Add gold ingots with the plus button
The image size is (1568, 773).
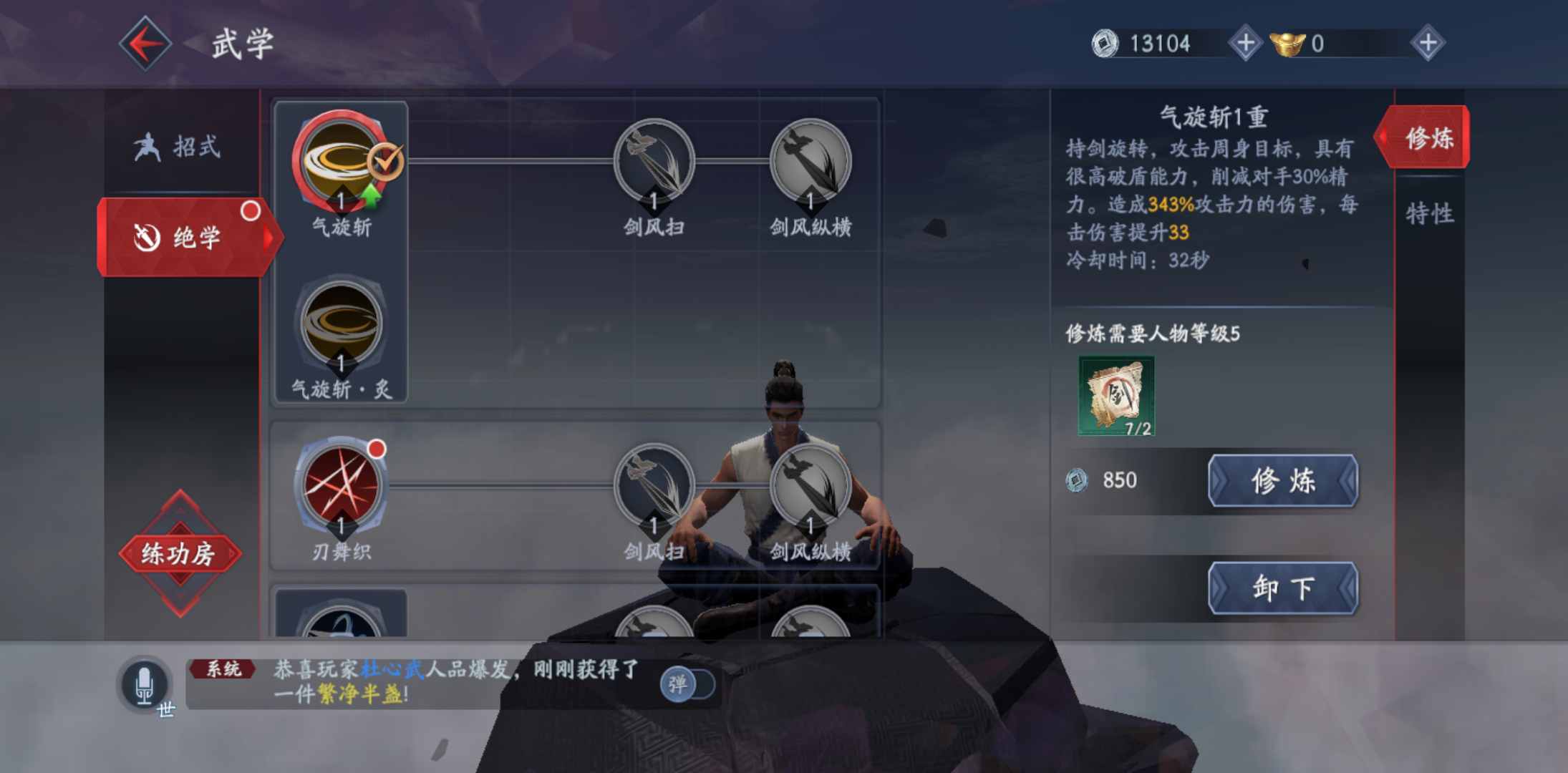1428,43
